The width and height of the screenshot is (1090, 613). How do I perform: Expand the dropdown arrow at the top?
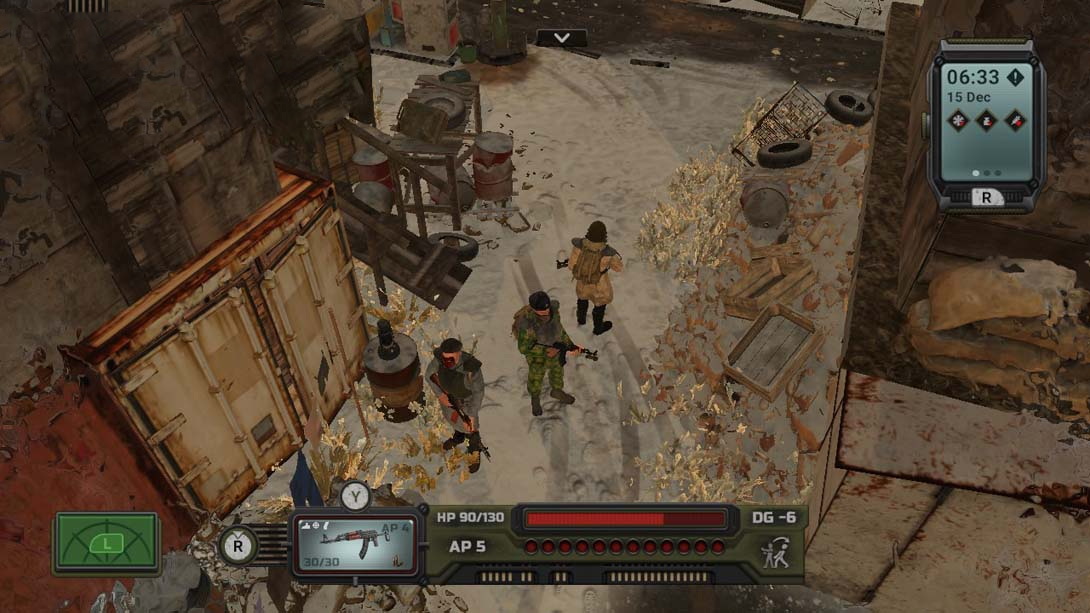coord(562,38)
